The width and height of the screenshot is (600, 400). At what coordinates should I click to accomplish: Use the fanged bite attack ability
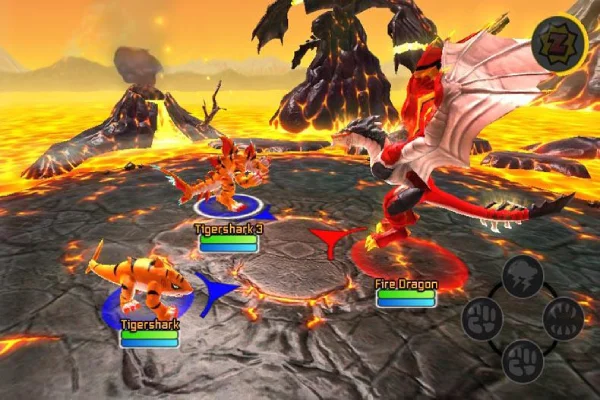point(563,318)
